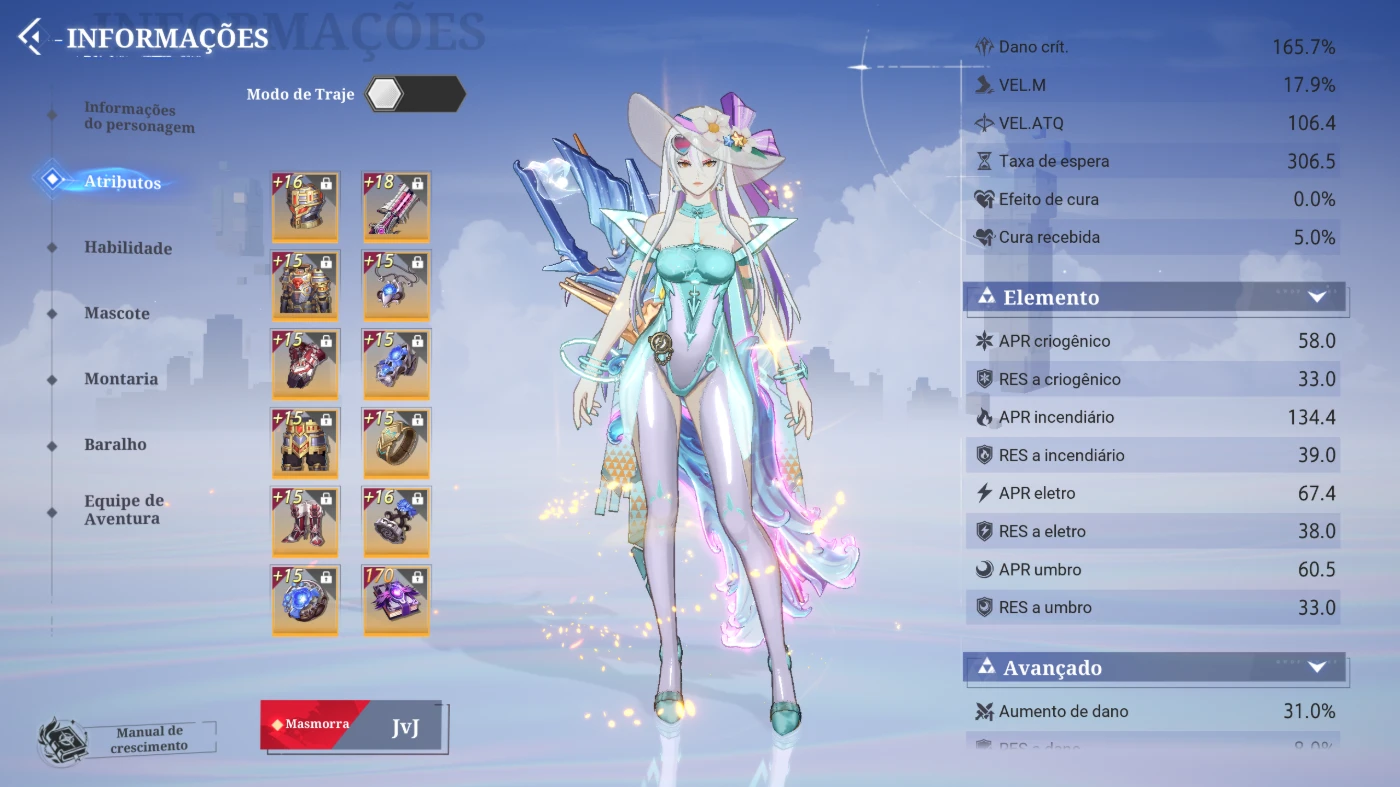Switch to the Habilidade tab
The width and height of the screenshot is (1400, 787).
pyautogui.click(x=127, y=248)
